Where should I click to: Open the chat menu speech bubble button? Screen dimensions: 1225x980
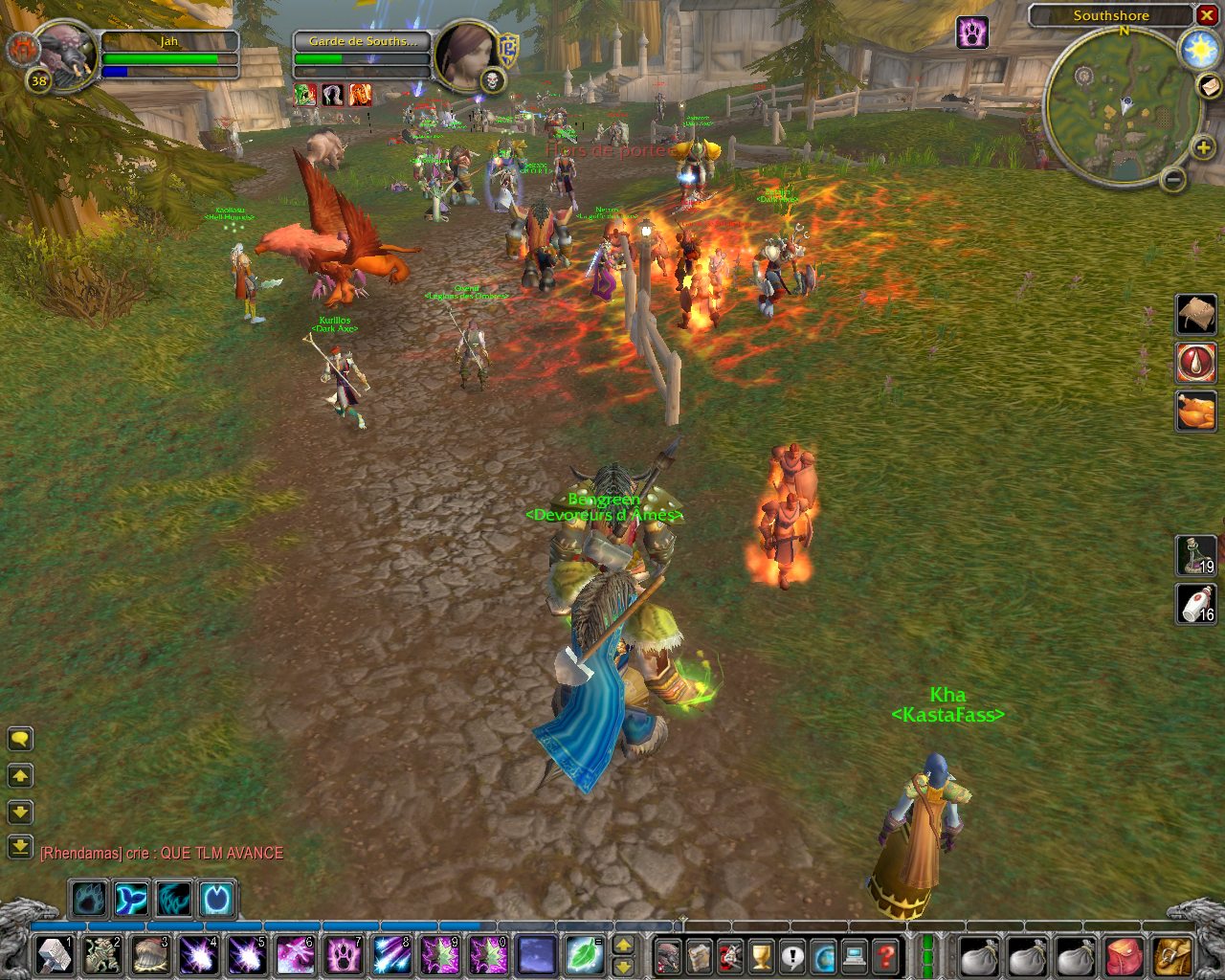coord(20,739)
